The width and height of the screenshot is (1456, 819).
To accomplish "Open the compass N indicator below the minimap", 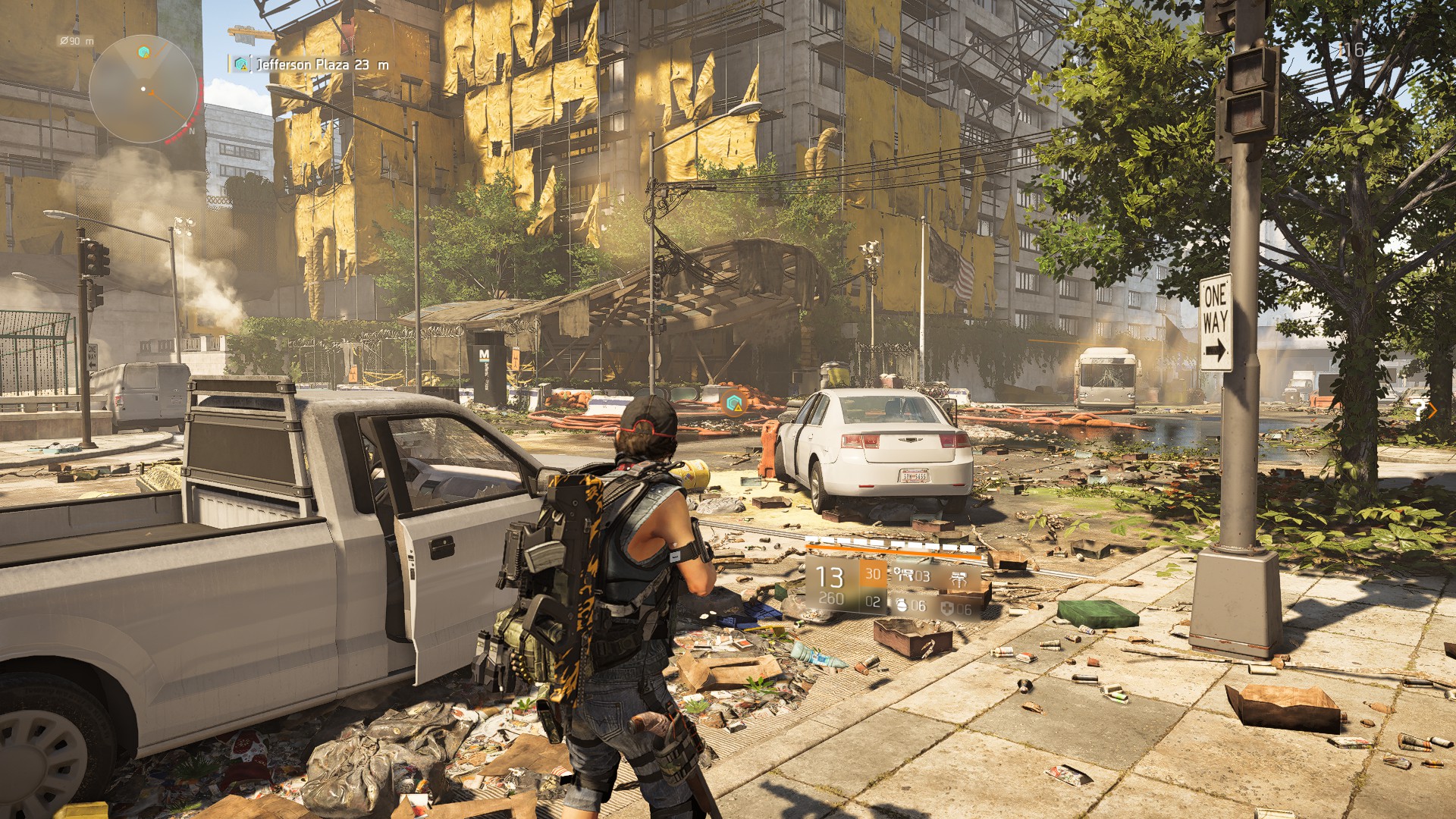I will 192,131.
